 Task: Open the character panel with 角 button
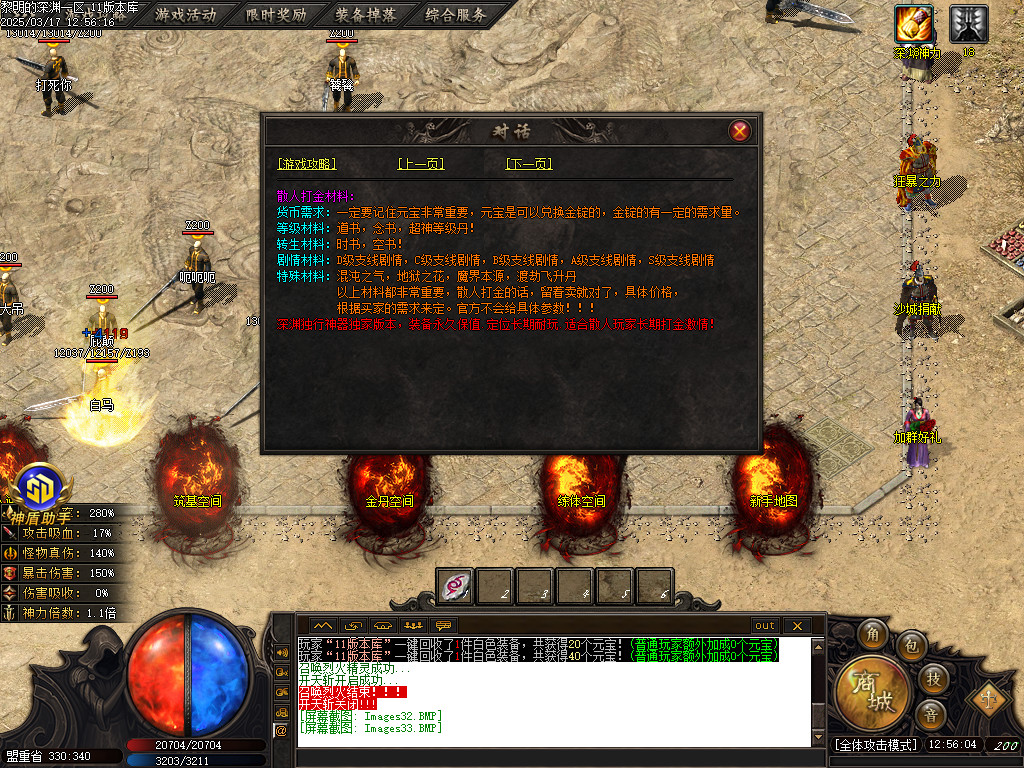(873, 634)
